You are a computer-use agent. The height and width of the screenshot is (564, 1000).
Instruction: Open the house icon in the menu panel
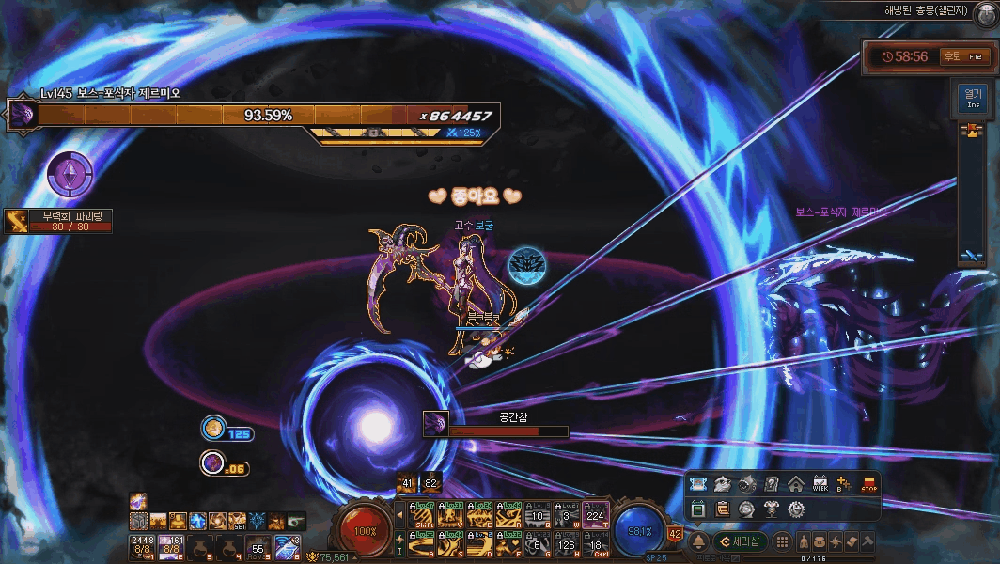[x=796, y=484]
